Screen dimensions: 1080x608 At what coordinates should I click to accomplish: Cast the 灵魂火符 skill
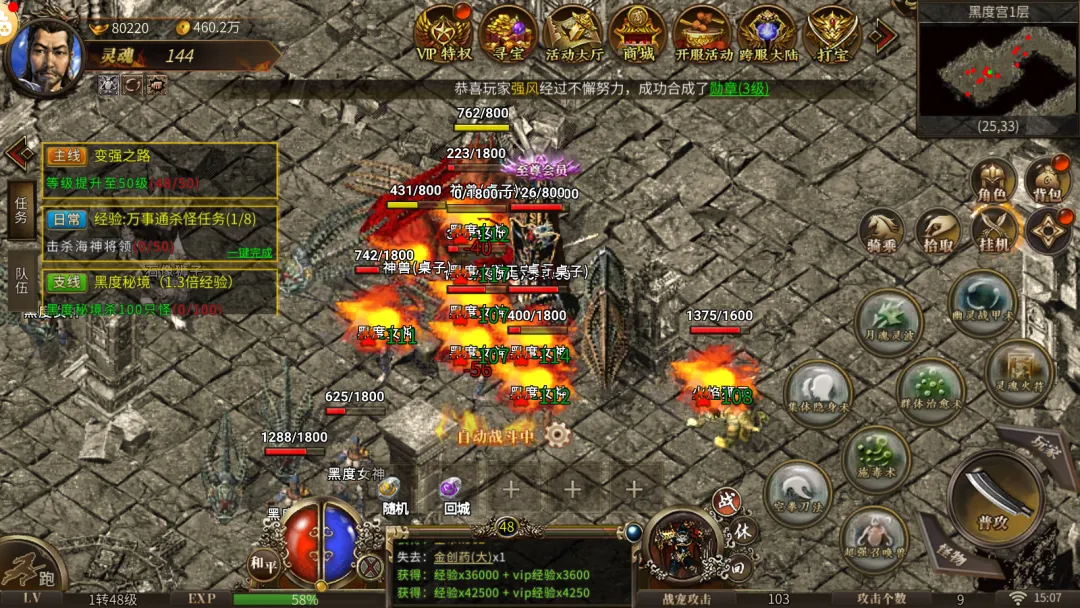(x=1018, y=372)
